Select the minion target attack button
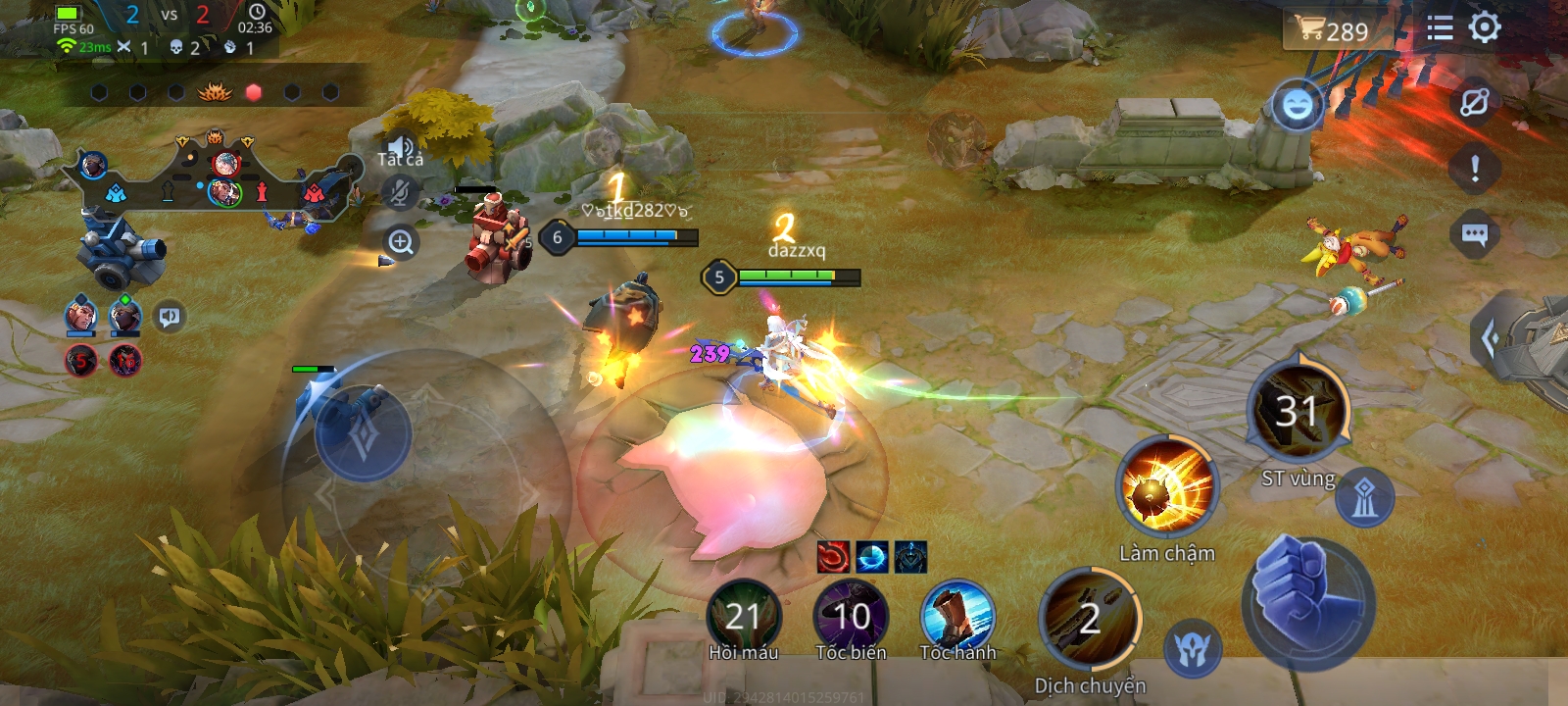The width and height of the screenshot is (1568, 706). pyautogui.click(x=1193, y=648)
